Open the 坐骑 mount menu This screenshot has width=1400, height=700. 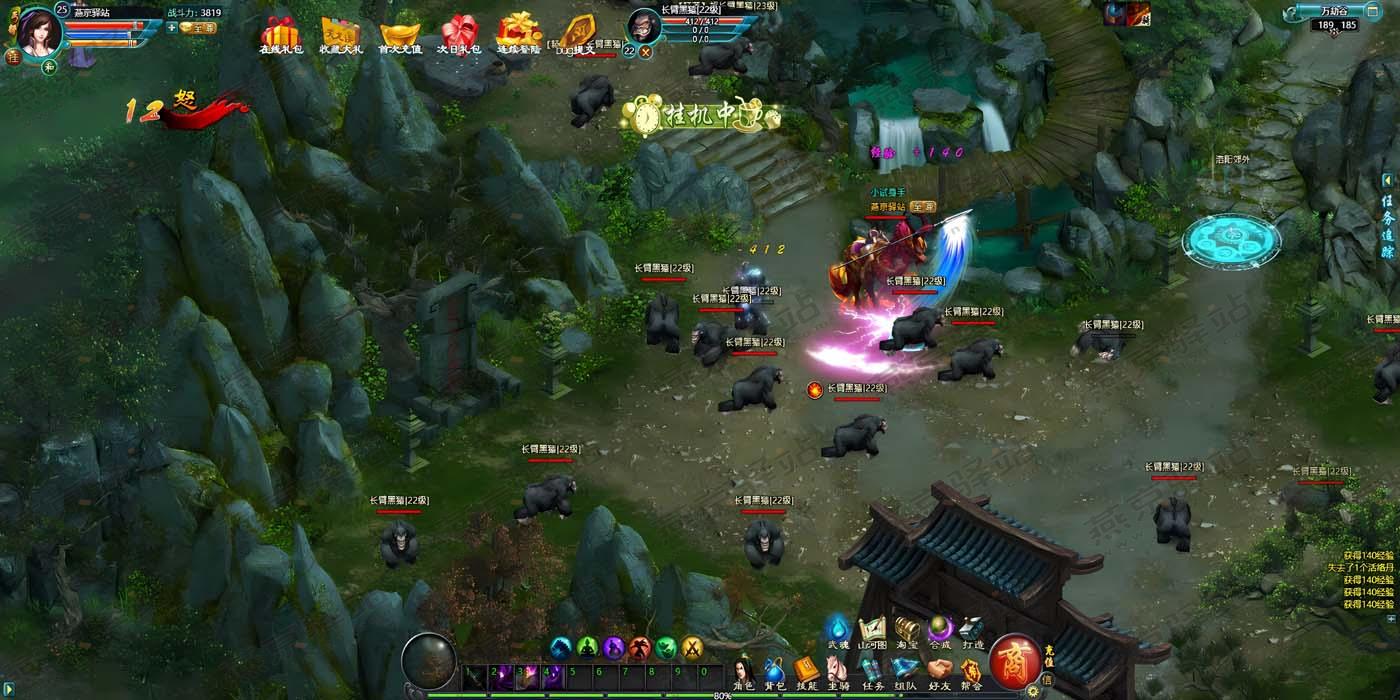pos(838,671)
